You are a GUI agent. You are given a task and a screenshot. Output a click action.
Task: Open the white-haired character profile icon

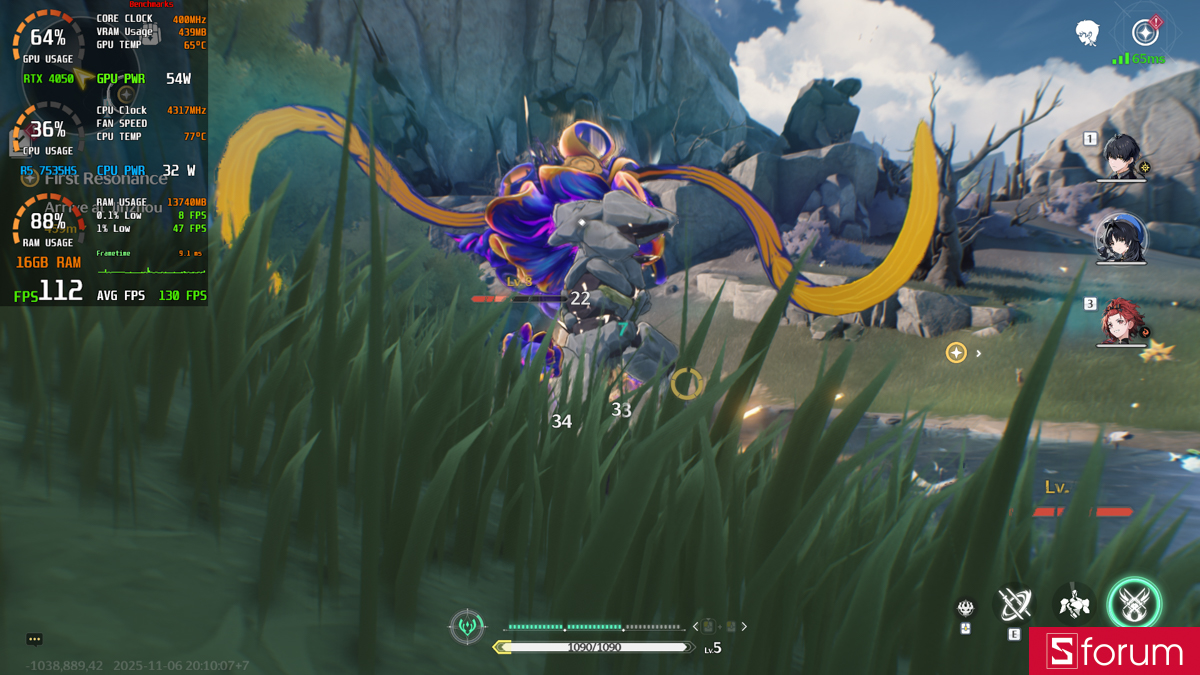1088,34
